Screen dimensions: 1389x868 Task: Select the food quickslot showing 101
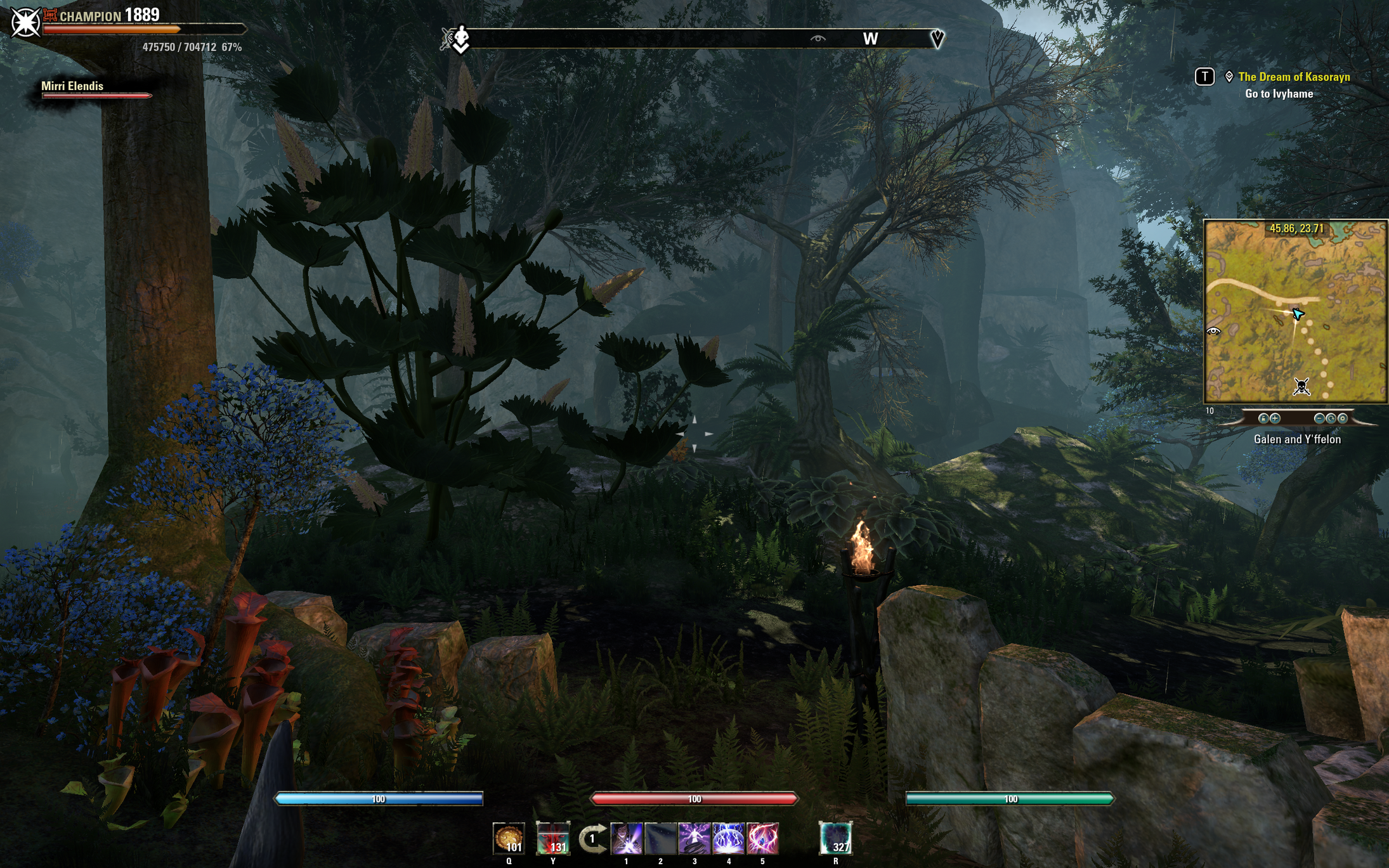pos(509,838)
